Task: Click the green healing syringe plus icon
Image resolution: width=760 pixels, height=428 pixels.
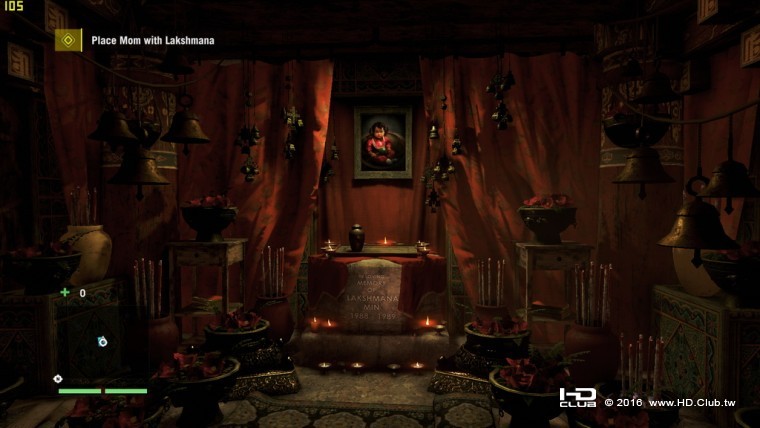Action: pyautogui.click(x=65, y=293)
